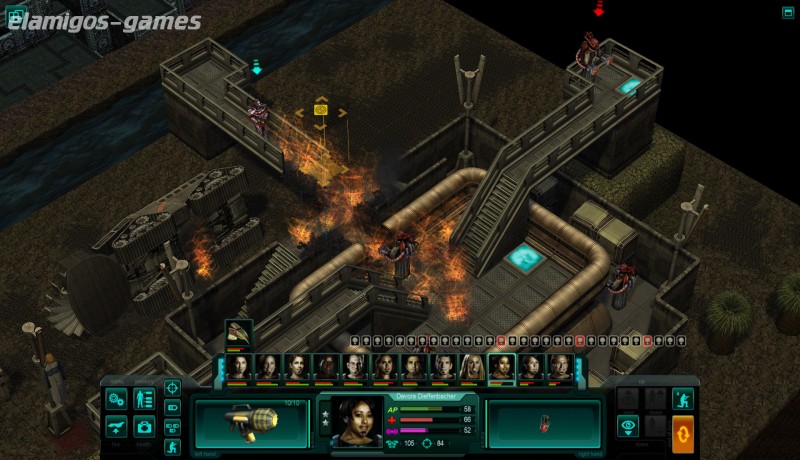Image resolution: width=800 pixels, height=460 pixels.
Task: Select the last soldier portrait in squad bar
Action: [x=561, y=367]
